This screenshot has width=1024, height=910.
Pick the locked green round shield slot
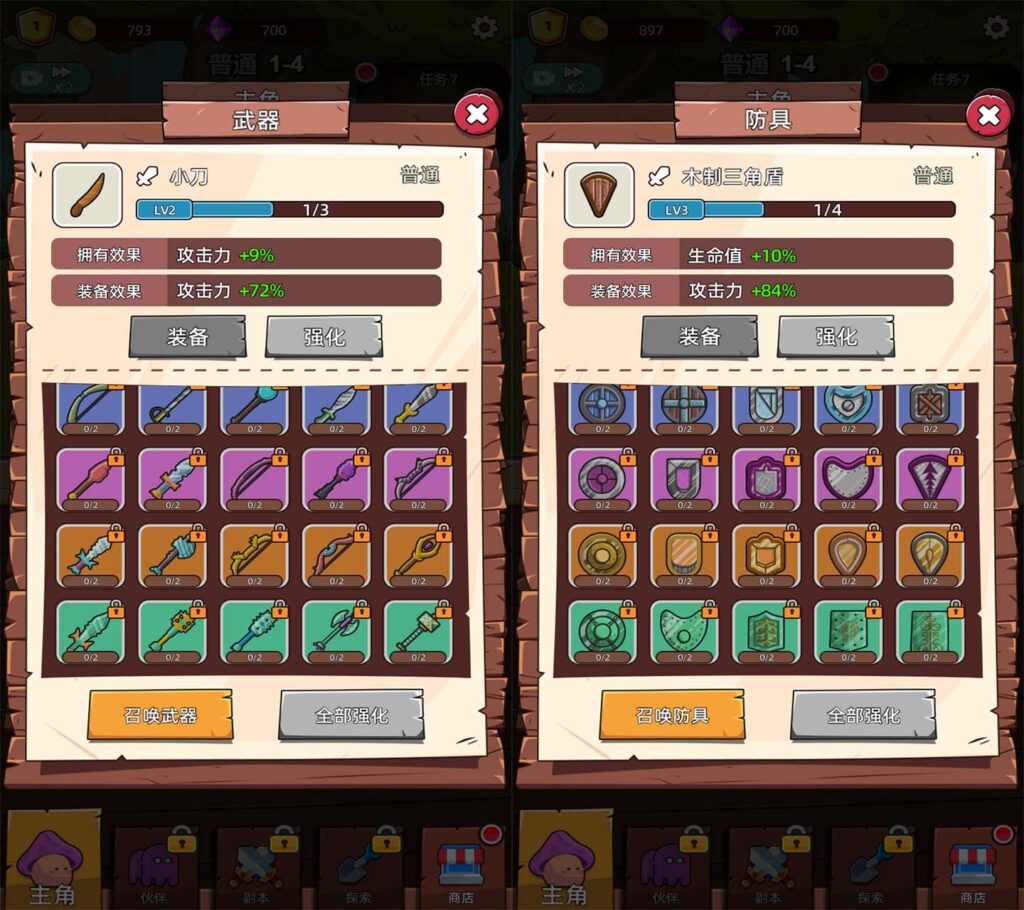point(601,629)
